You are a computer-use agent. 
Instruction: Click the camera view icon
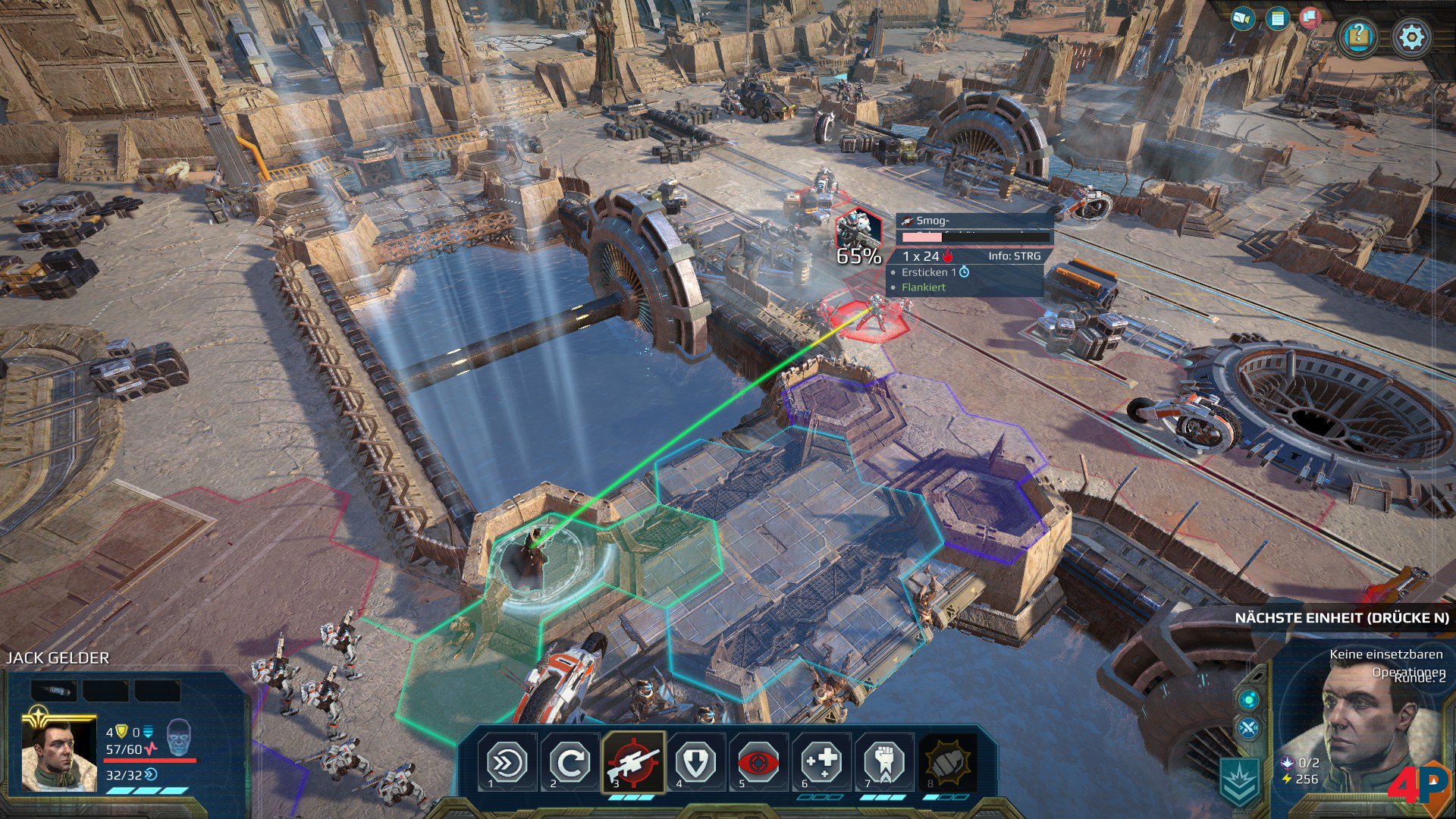[x=1242, y=18]
